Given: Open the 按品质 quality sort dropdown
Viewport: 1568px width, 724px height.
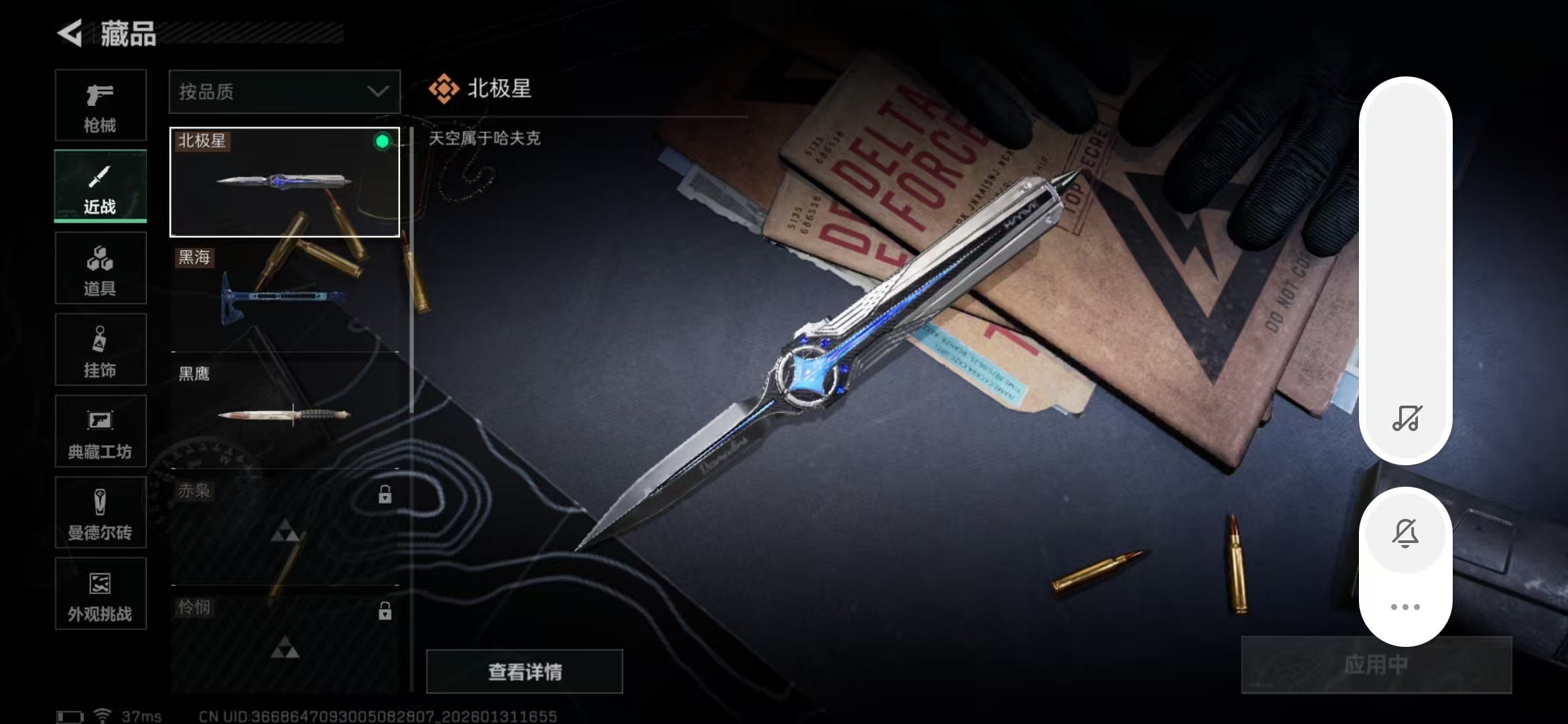Looking at the screenshot, I should (284, 91).
